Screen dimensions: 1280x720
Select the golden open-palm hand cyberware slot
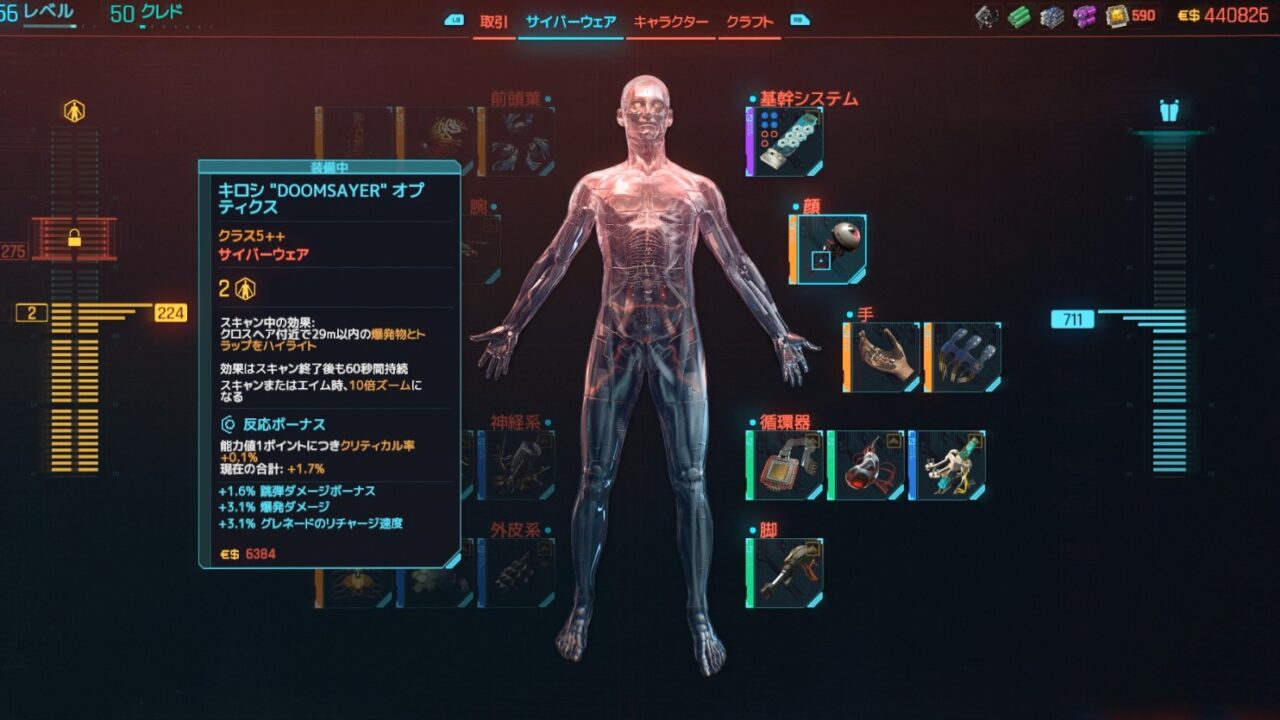[882, 357]
